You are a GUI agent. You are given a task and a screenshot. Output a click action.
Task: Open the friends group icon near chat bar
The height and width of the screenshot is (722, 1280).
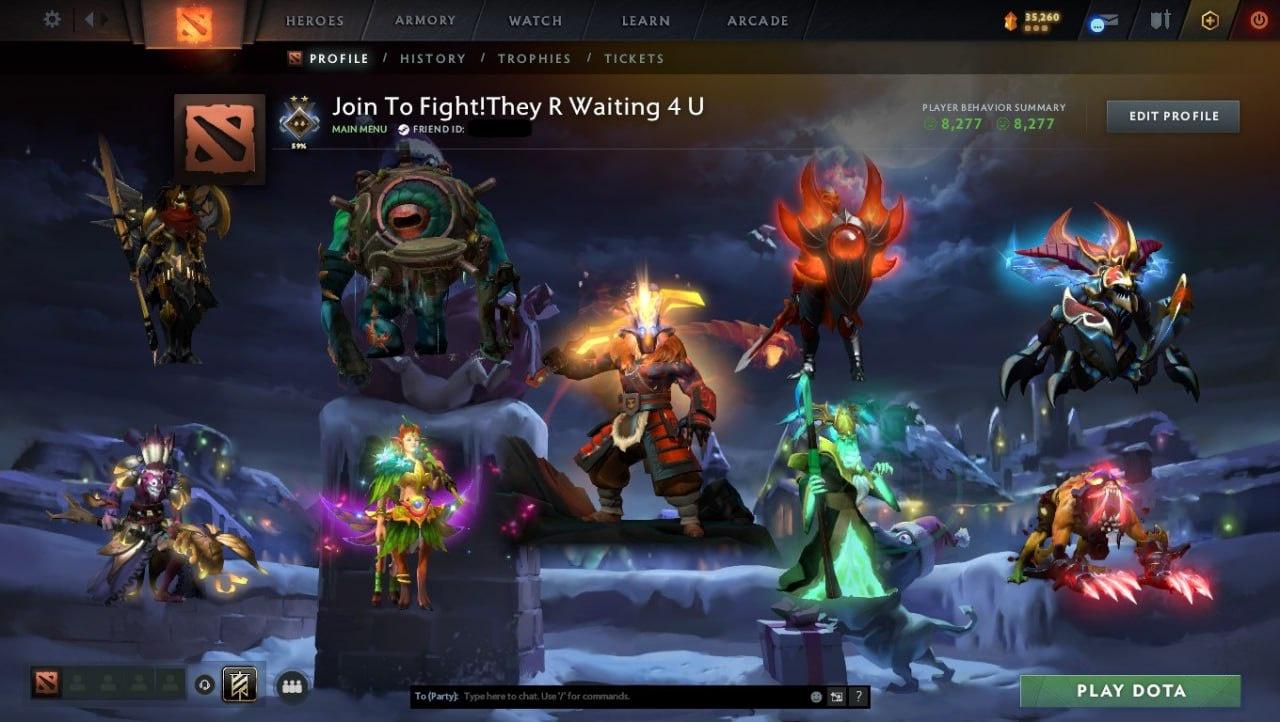click(x=291, y=685)
